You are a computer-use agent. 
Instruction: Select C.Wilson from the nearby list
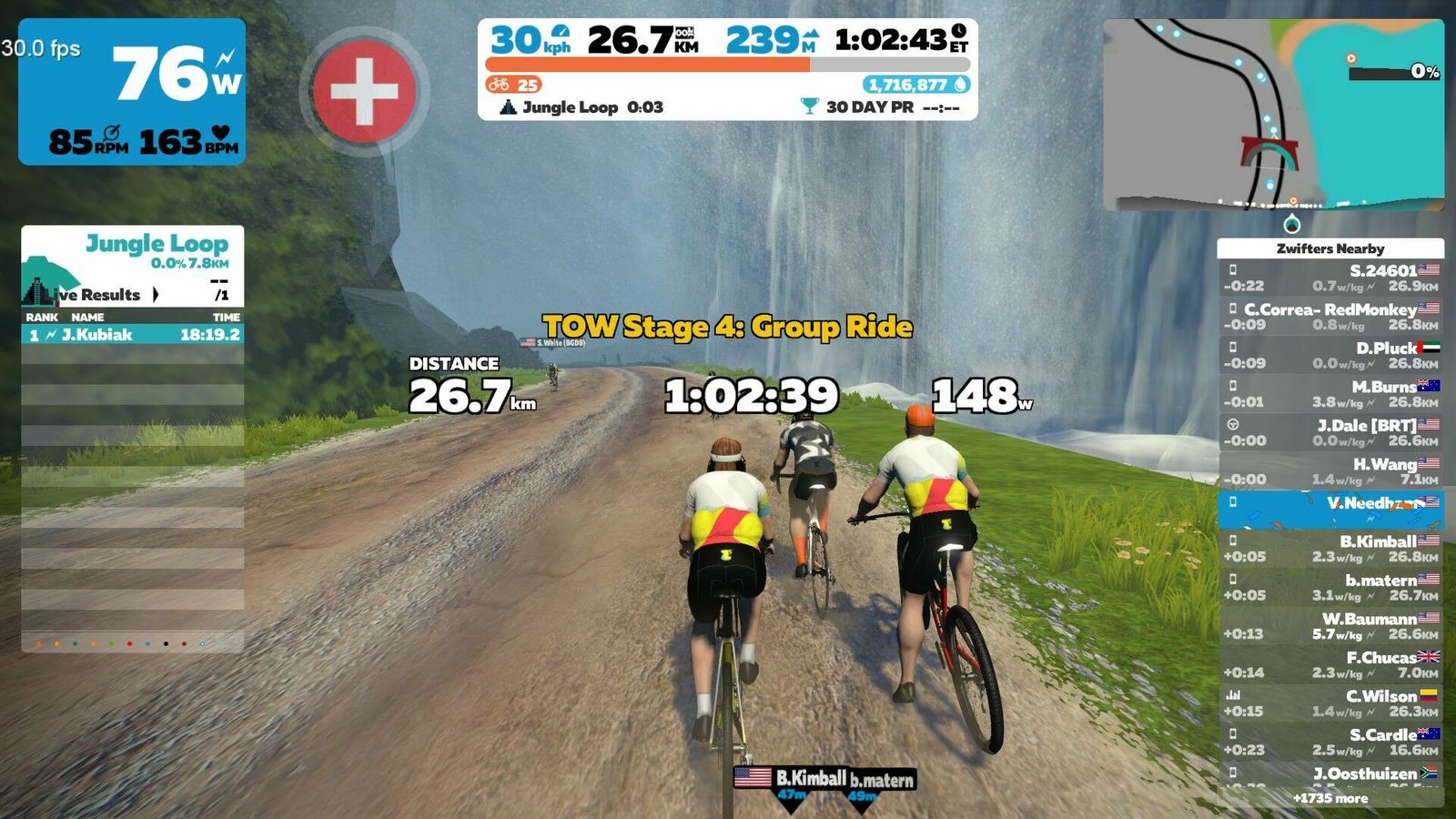pyautogui.click(x=1330, y=703)
